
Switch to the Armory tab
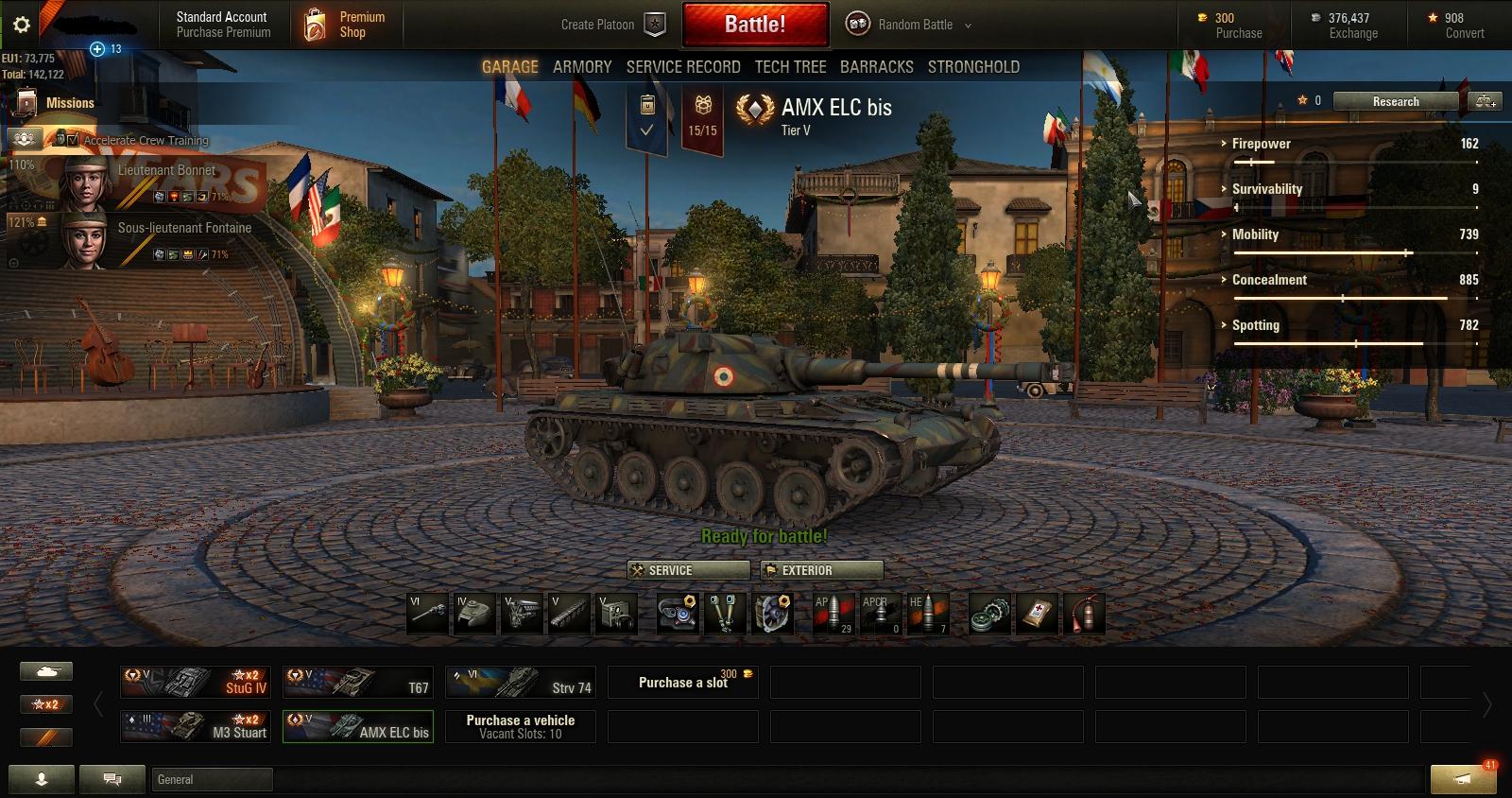582,67
